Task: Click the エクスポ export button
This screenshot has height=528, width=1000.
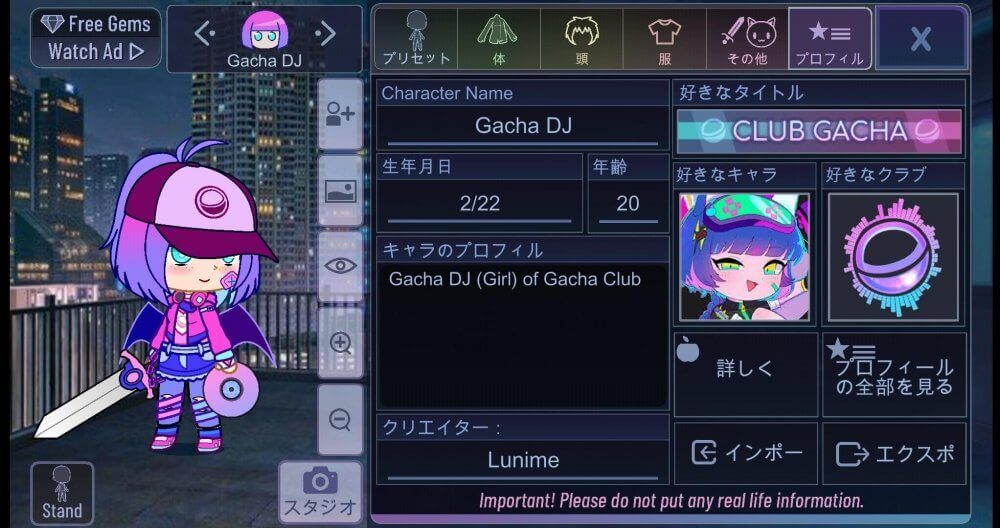Action: click(894, 453)
